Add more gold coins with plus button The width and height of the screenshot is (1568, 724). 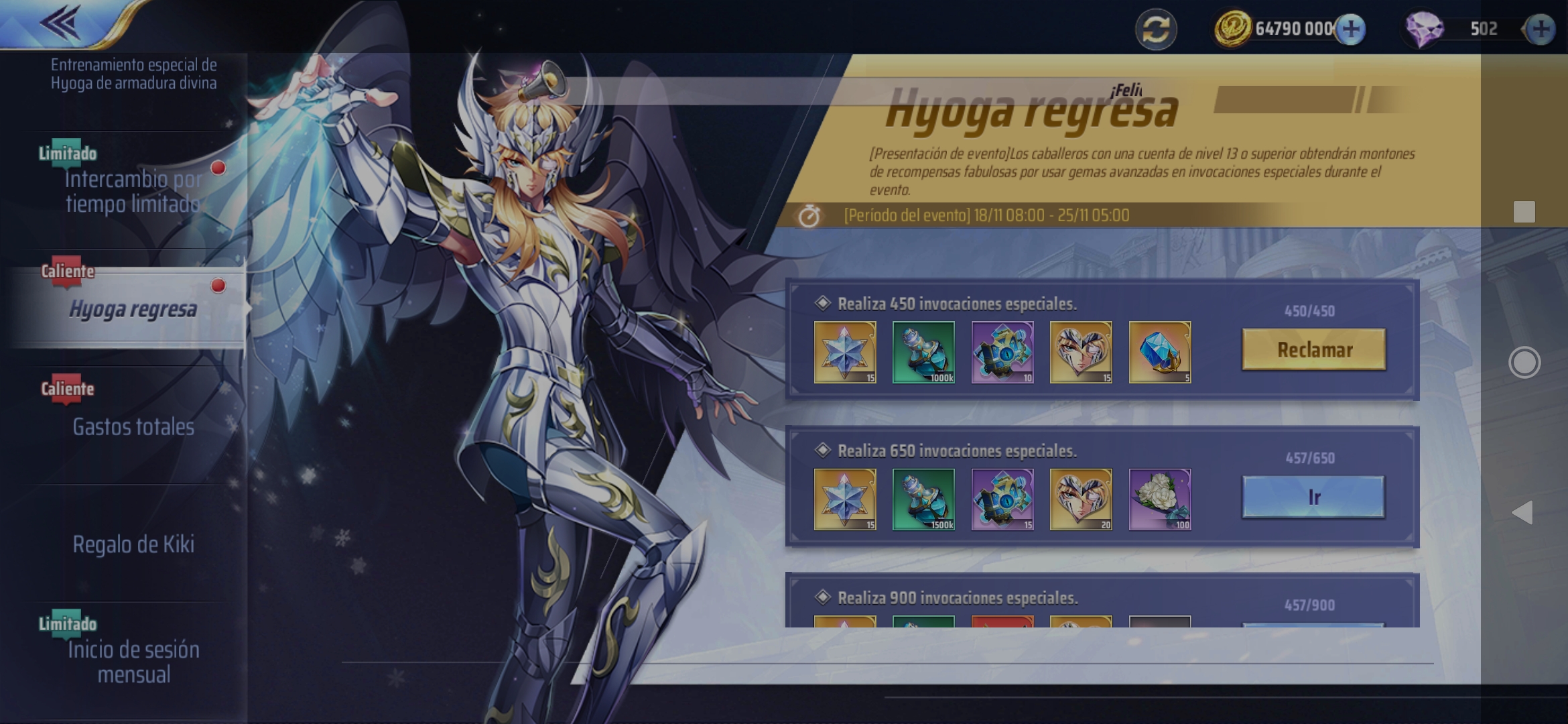(1351, 29)
